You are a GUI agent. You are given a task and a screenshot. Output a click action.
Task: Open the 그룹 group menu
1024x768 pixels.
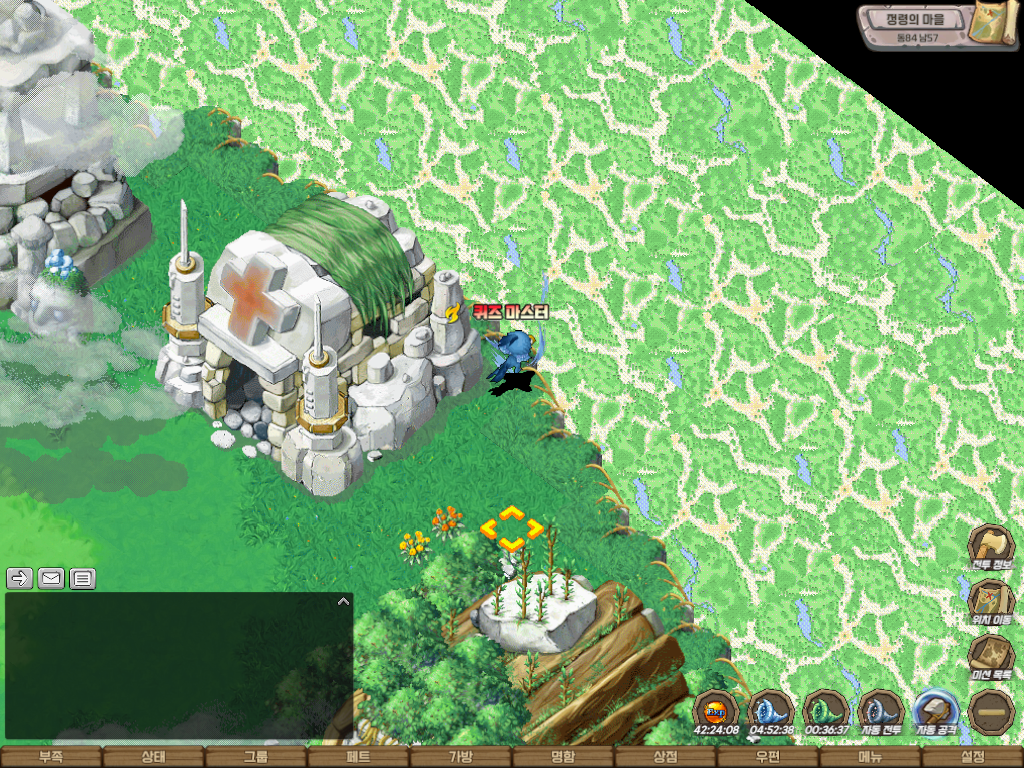(256, 757)
